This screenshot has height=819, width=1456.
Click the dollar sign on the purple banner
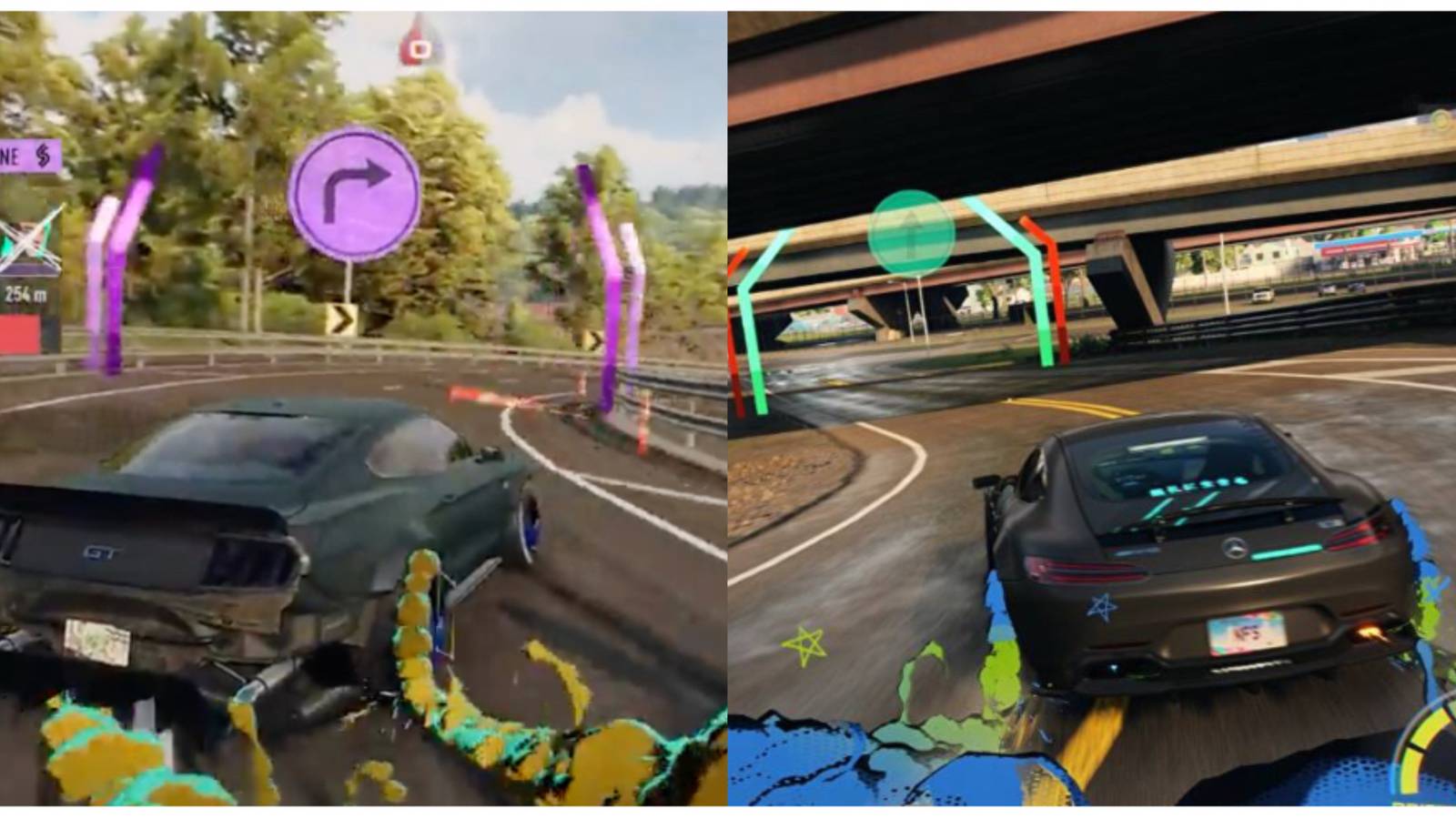tap(43, 155)
